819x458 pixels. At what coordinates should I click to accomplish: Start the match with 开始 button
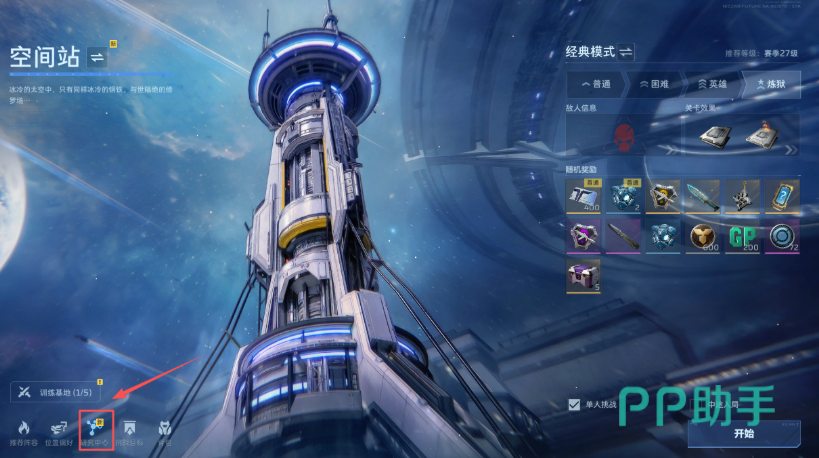pyautogui.click(x=743, y=433)
